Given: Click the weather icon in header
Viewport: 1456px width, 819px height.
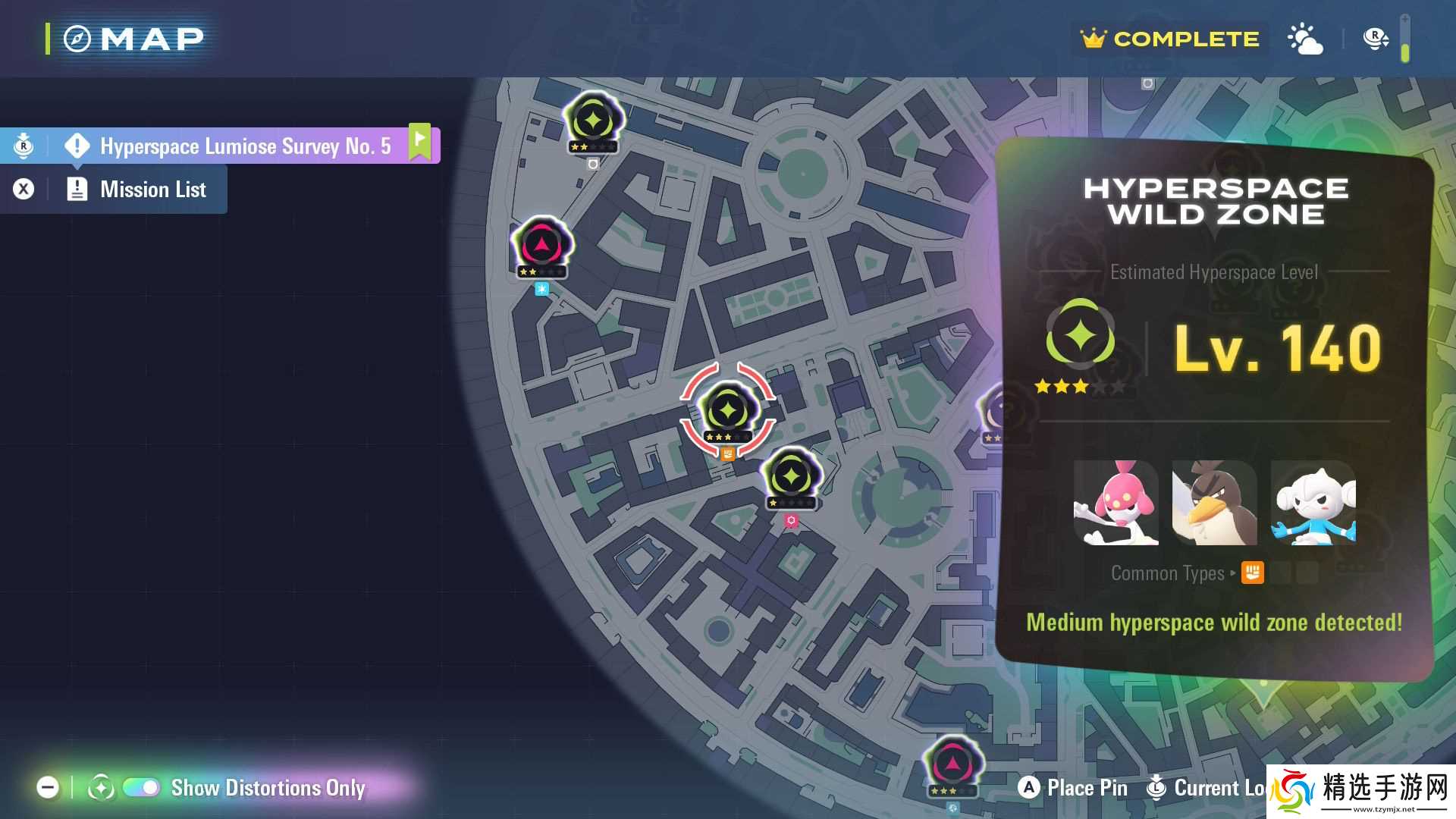Looking at the screenshot, I should tap(1305, 39).
